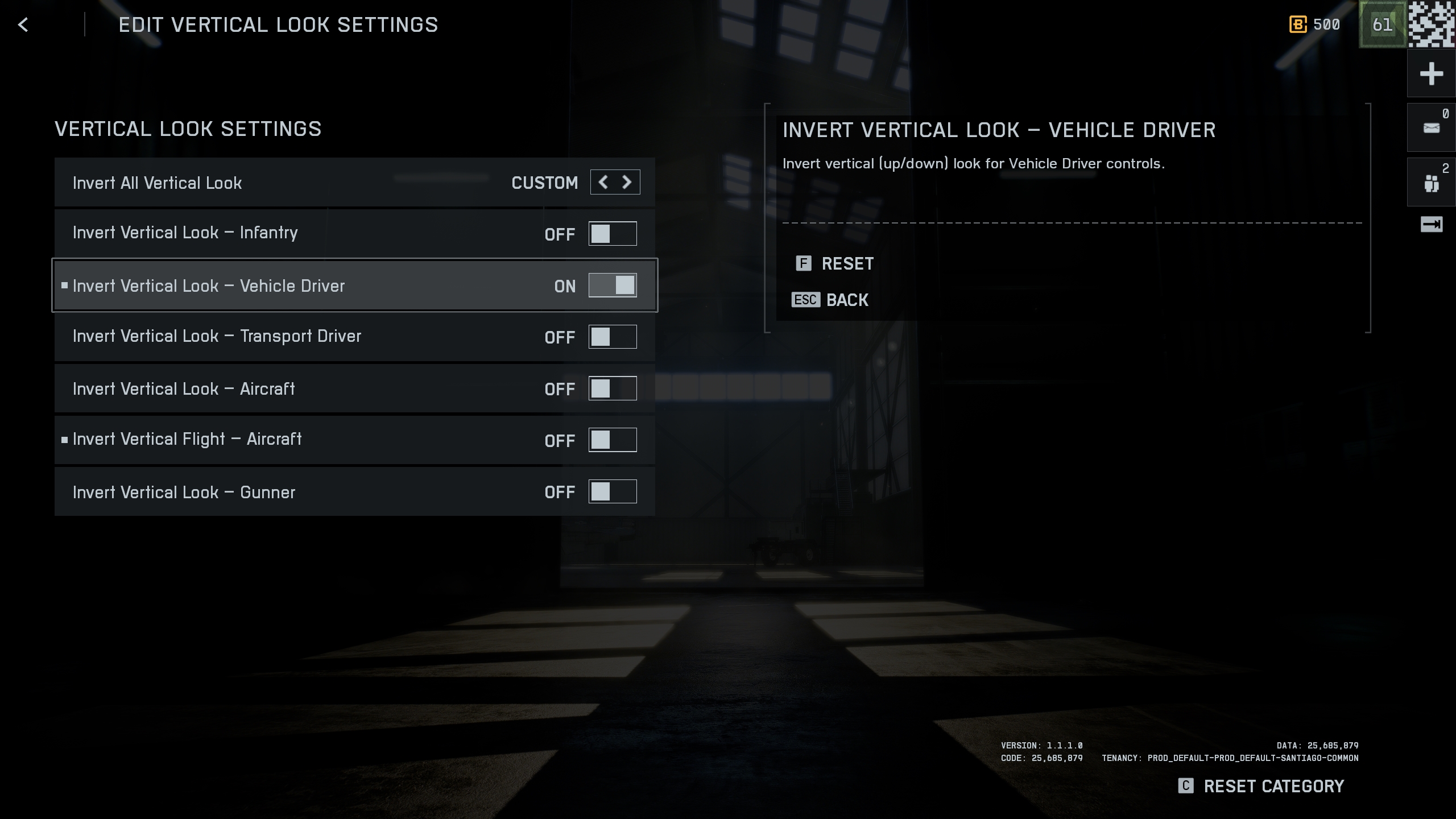Turn off Invert Vertical Look – Vehicle Driver
The height and width of the screenshot is (819, 1456).
(x=613, y=286)
